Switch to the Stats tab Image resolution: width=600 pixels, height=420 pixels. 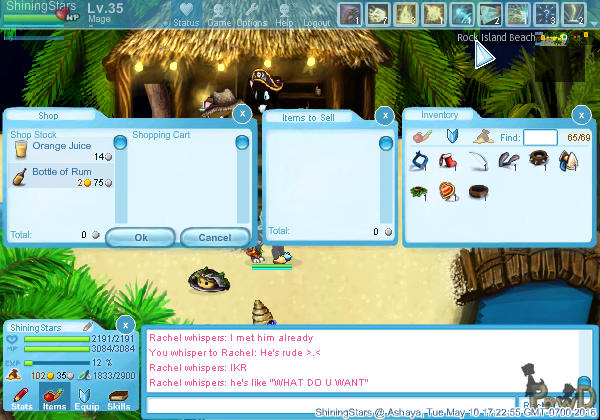tap(22, 400)
